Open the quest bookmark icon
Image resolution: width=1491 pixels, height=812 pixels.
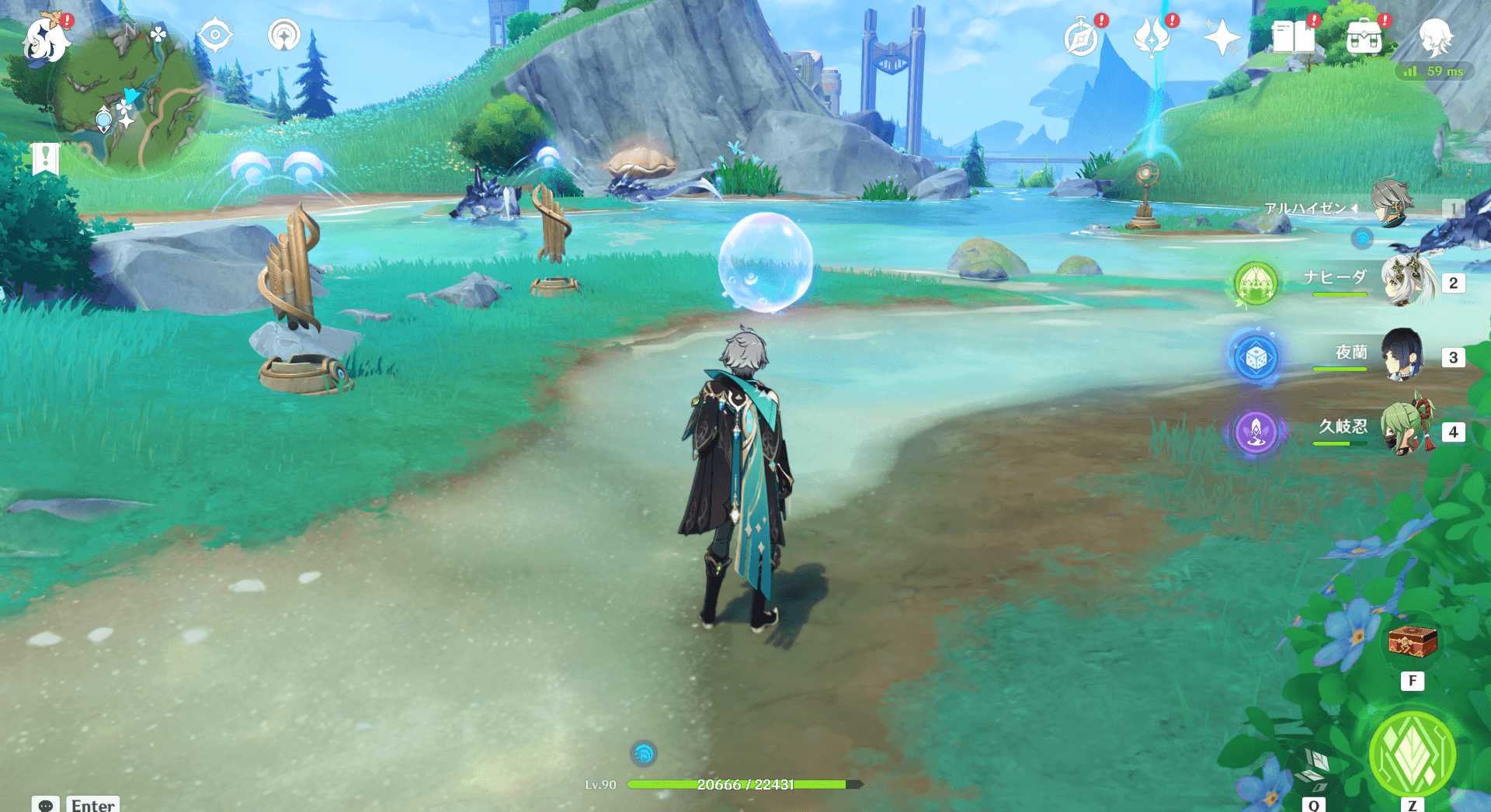coord(46,159)
